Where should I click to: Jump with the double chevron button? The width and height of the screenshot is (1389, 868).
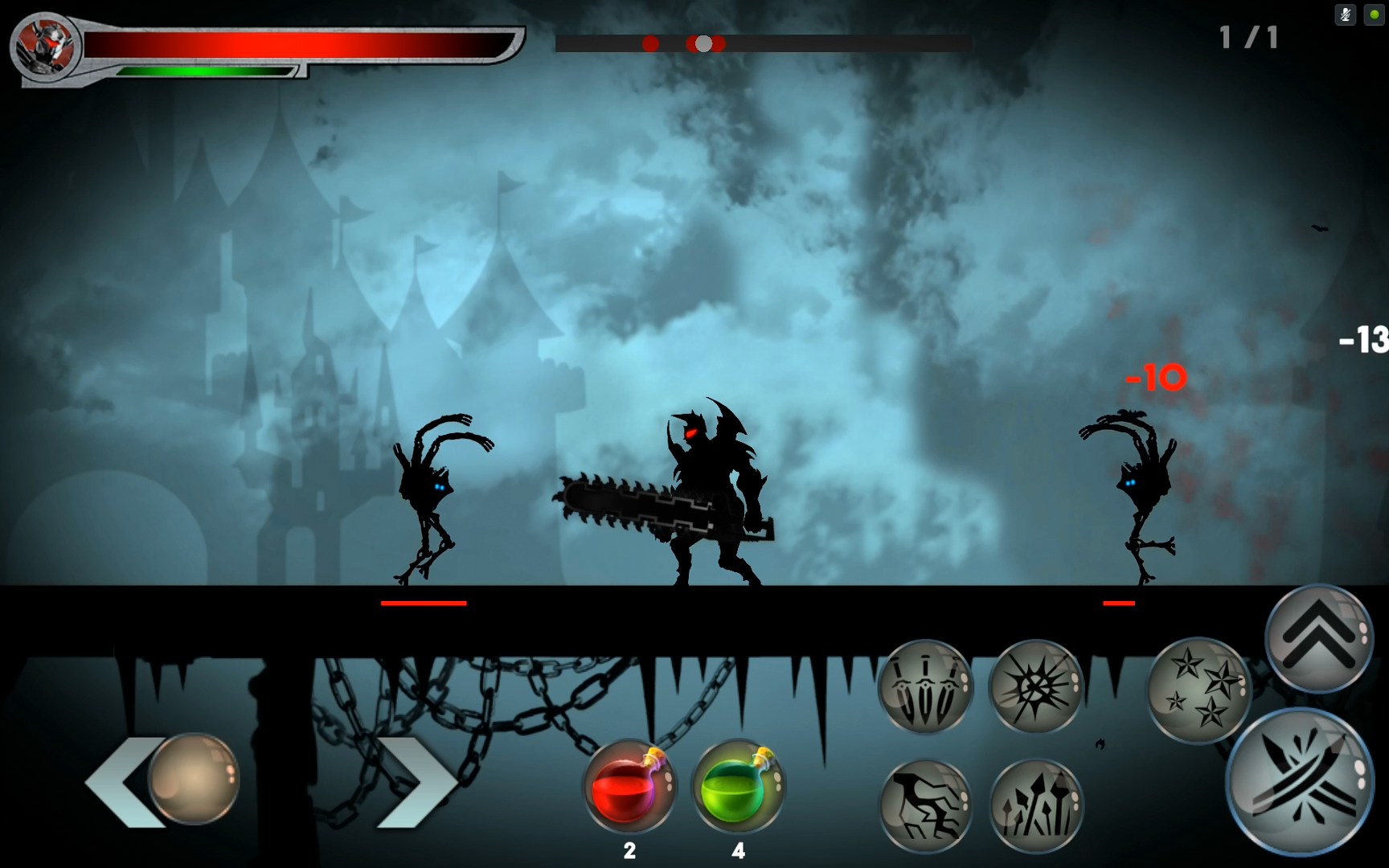1318,637
